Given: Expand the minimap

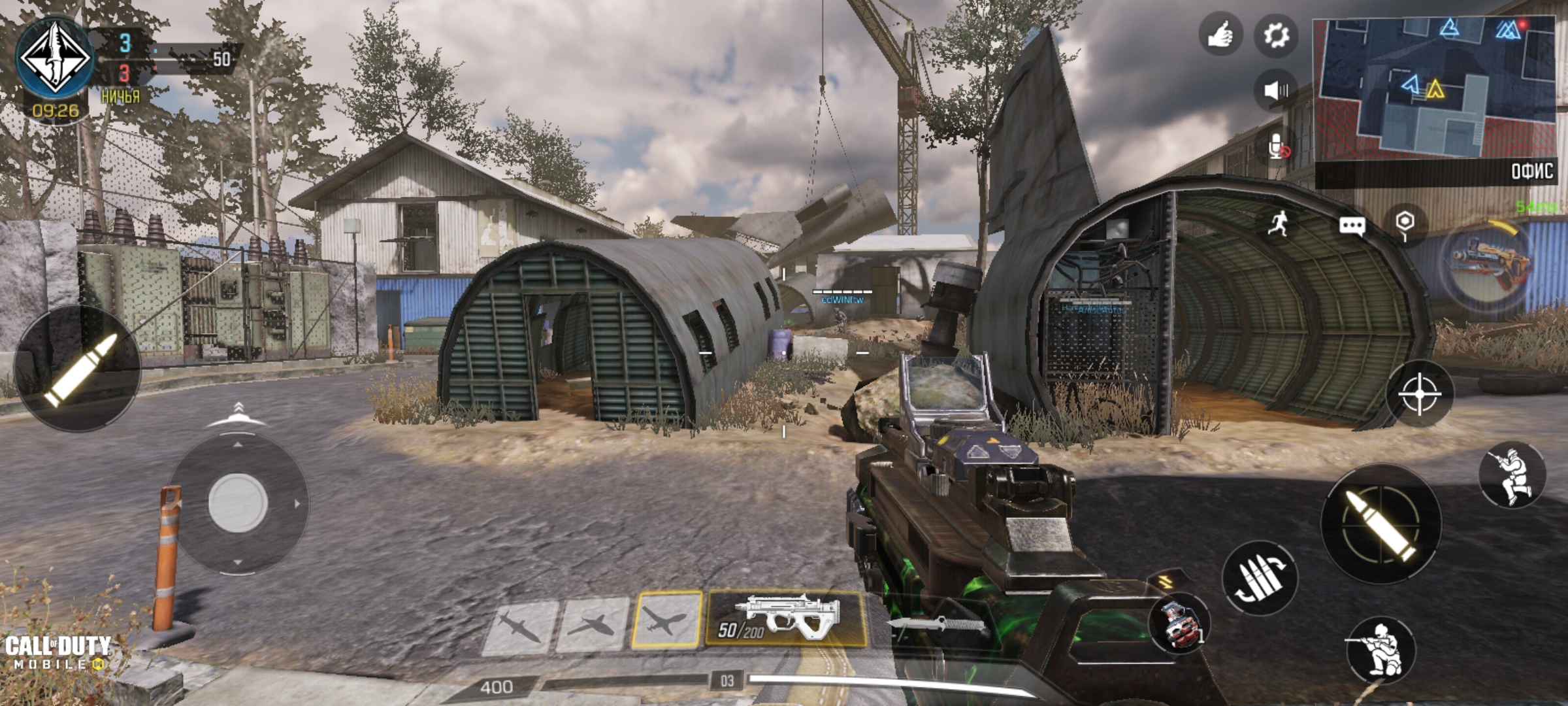Looking at the screenshot, I should [1433, 87].
